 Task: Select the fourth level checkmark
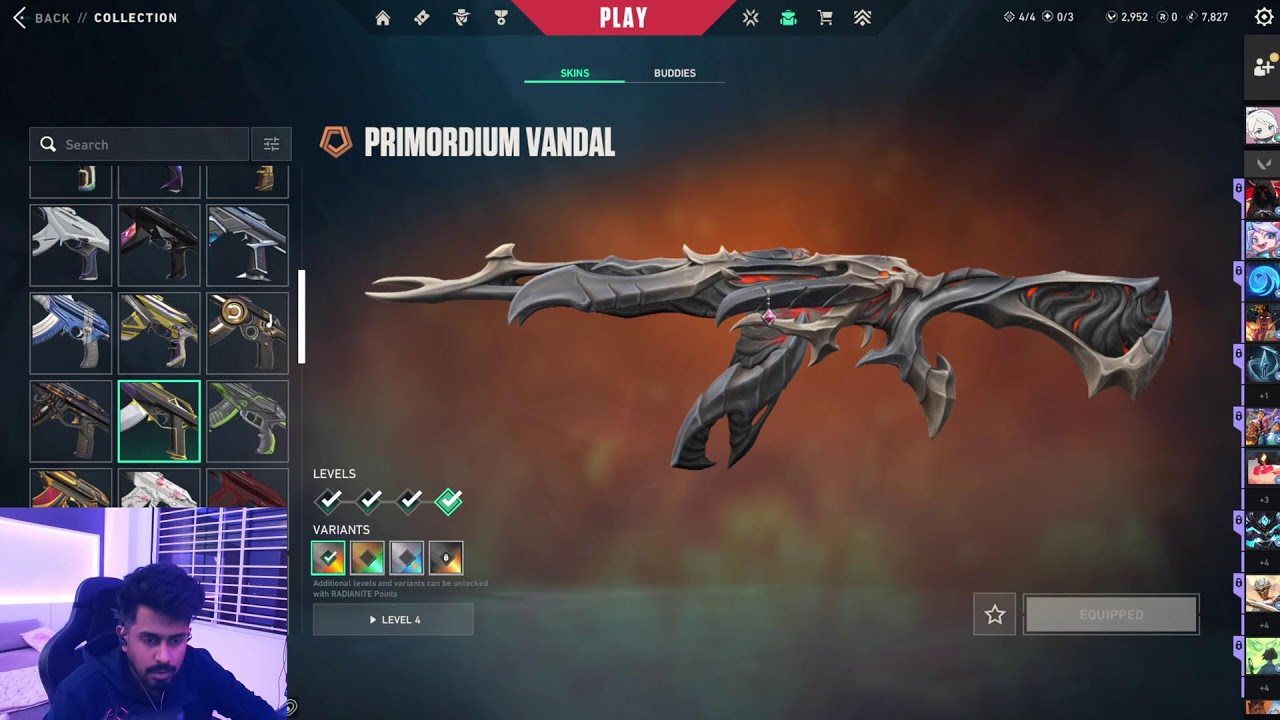(x=449, y=500)
